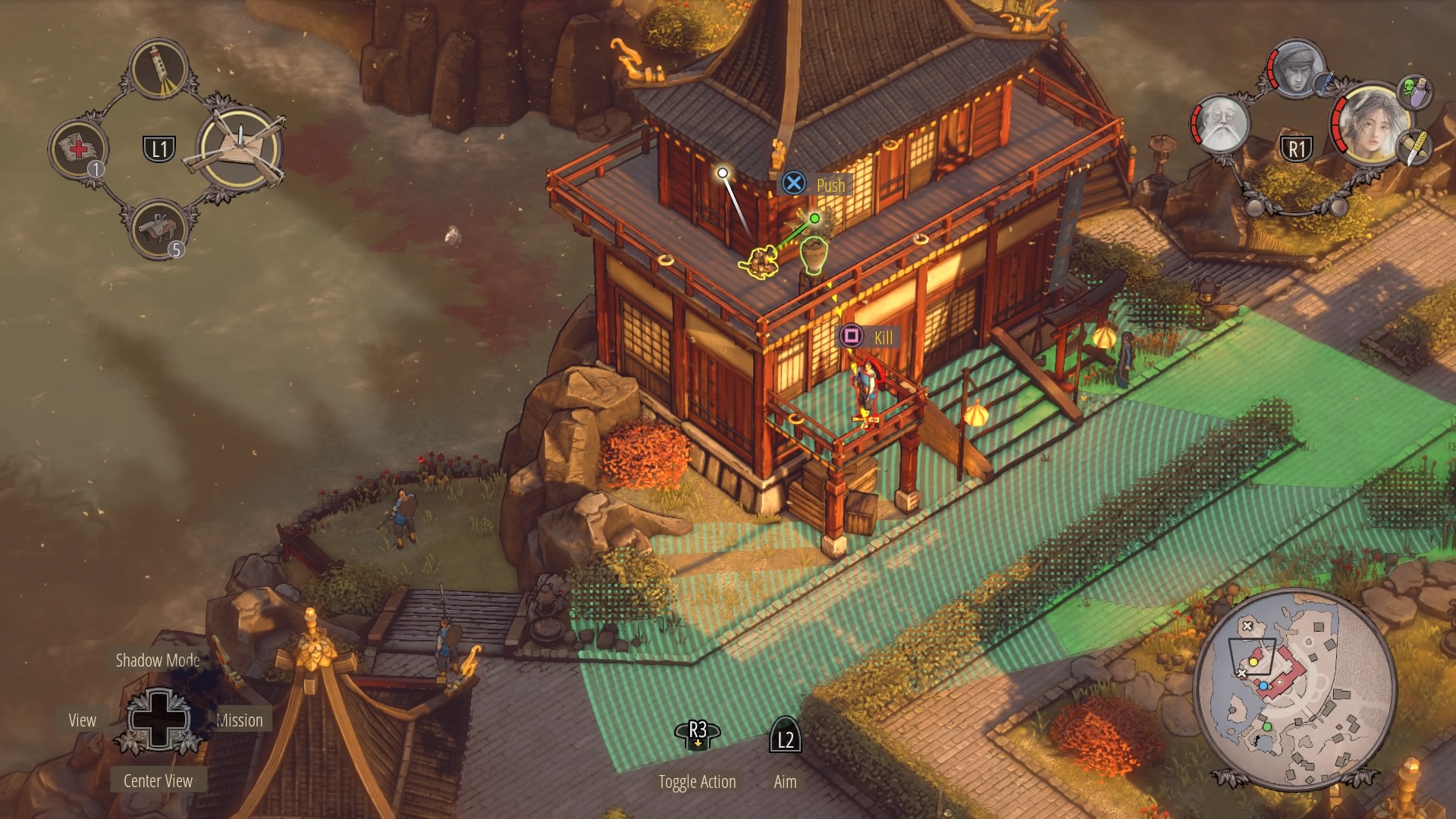The image size is (1456, 819).
Task: Select the bird flute ability
Action: point(159,69)
